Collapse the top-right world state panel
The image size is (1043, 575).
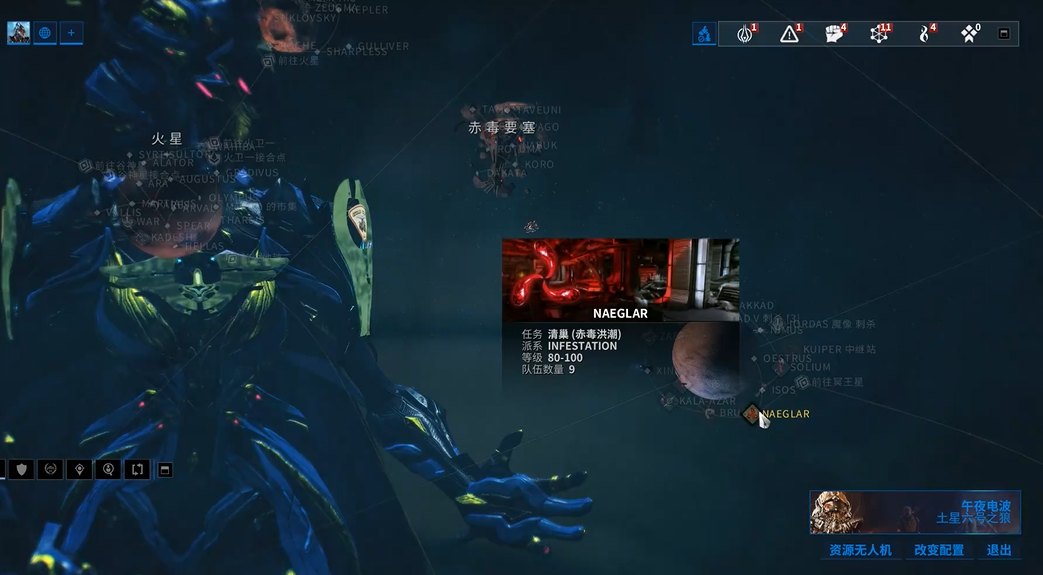pos(1004,34)
